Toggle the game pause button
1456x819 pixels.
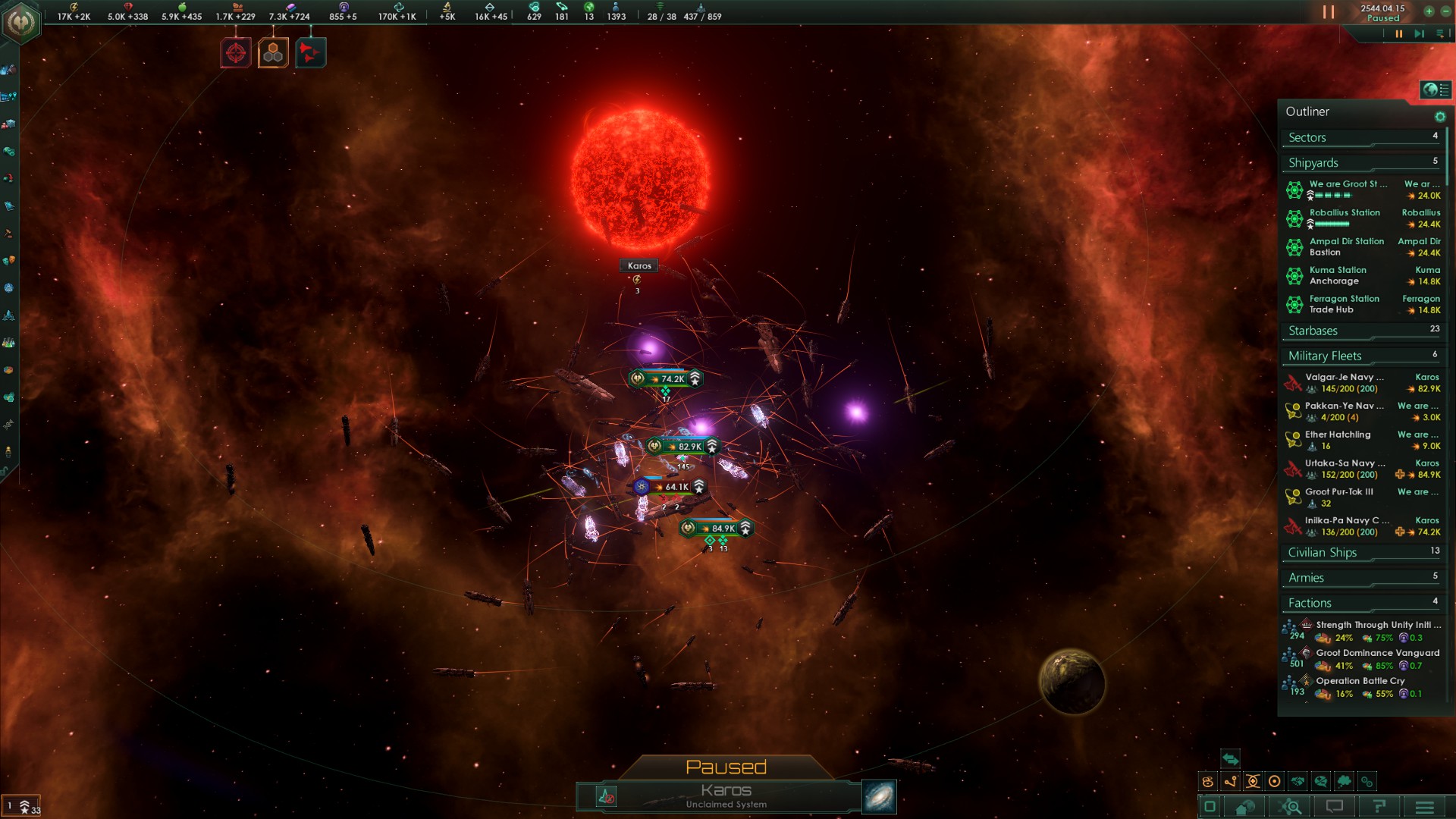pyautogui.click(x=1329, y=12)
